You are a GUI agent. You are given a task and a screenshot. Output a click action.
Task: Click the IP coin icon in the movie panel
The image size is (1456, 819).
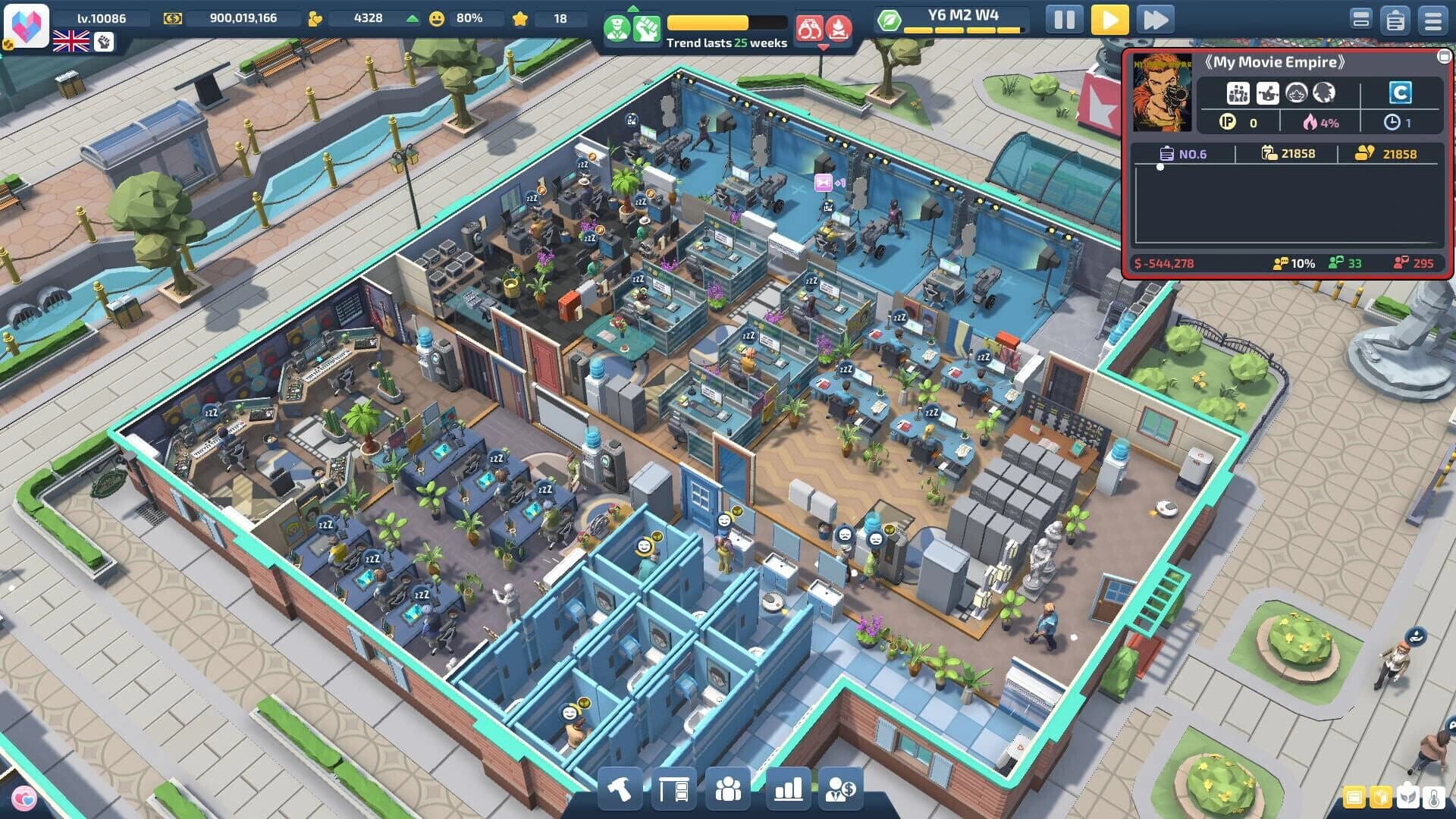1227,123
